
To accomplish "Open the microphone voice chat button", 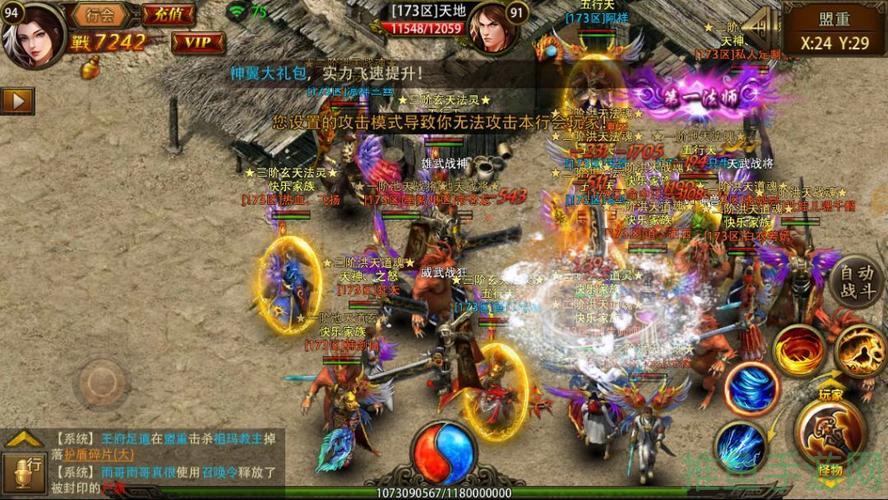I will [23, 472].
